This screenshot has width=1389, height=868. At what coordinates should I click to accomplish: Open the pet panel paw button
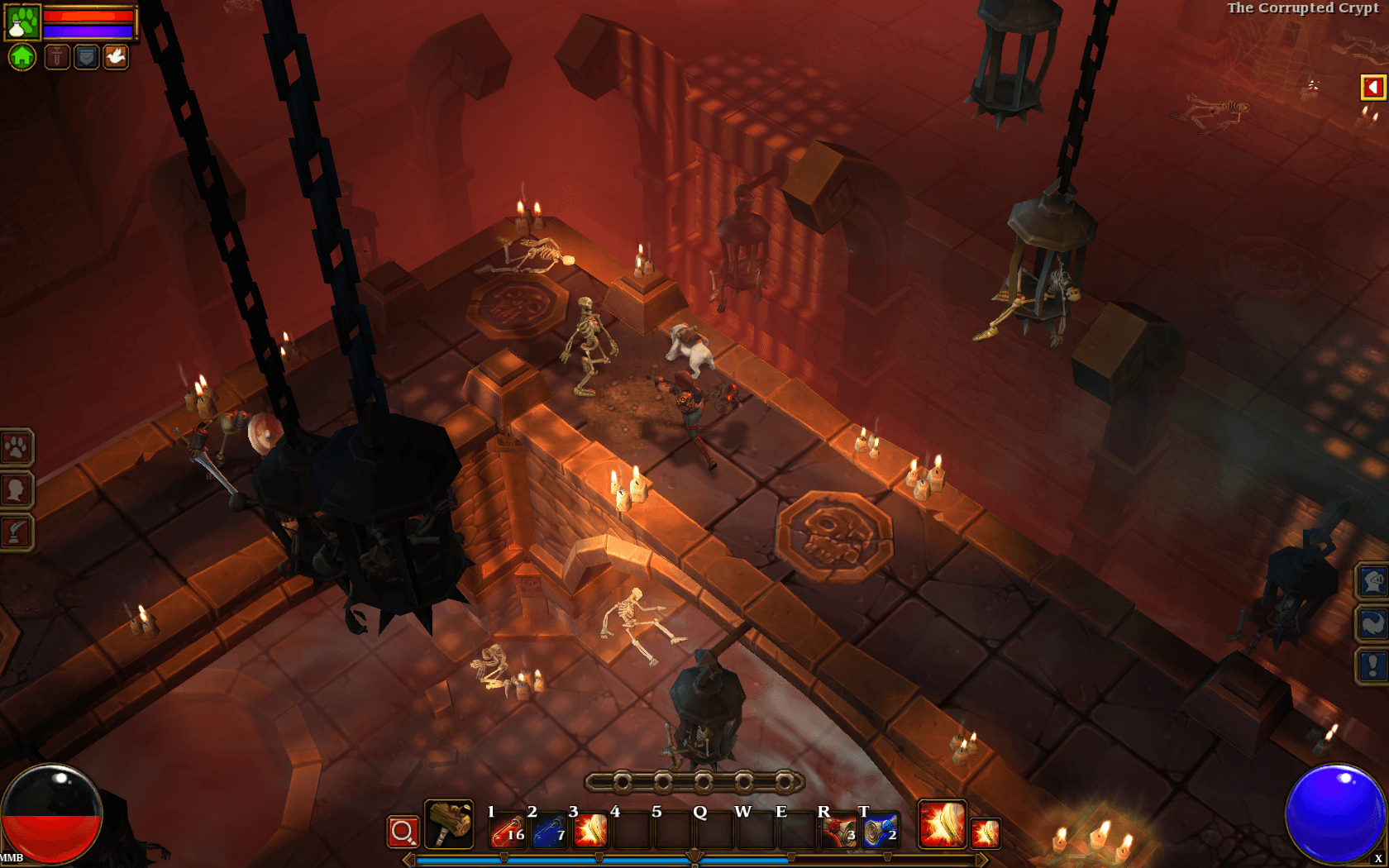point(16,448)
